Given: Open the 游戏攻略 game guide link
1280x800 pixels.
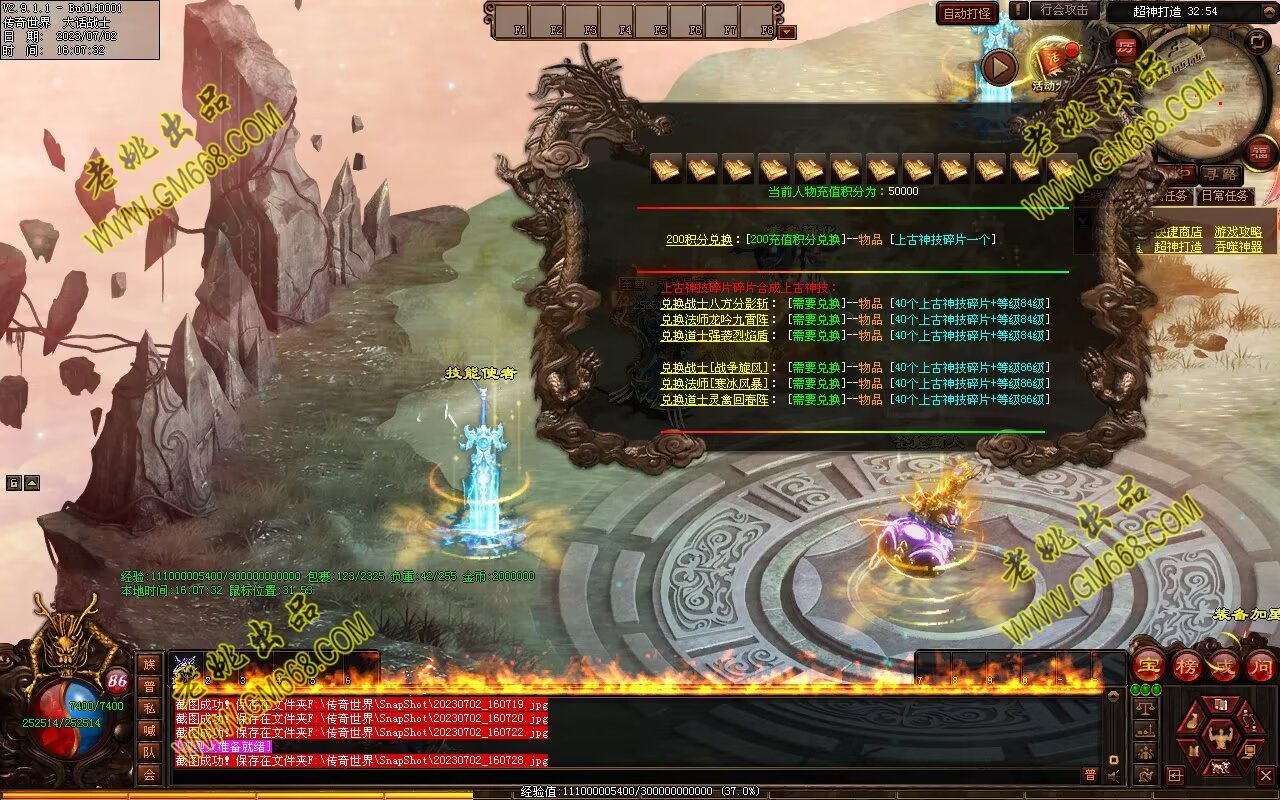Looking at the screenshot, I should pos(1238,232).
